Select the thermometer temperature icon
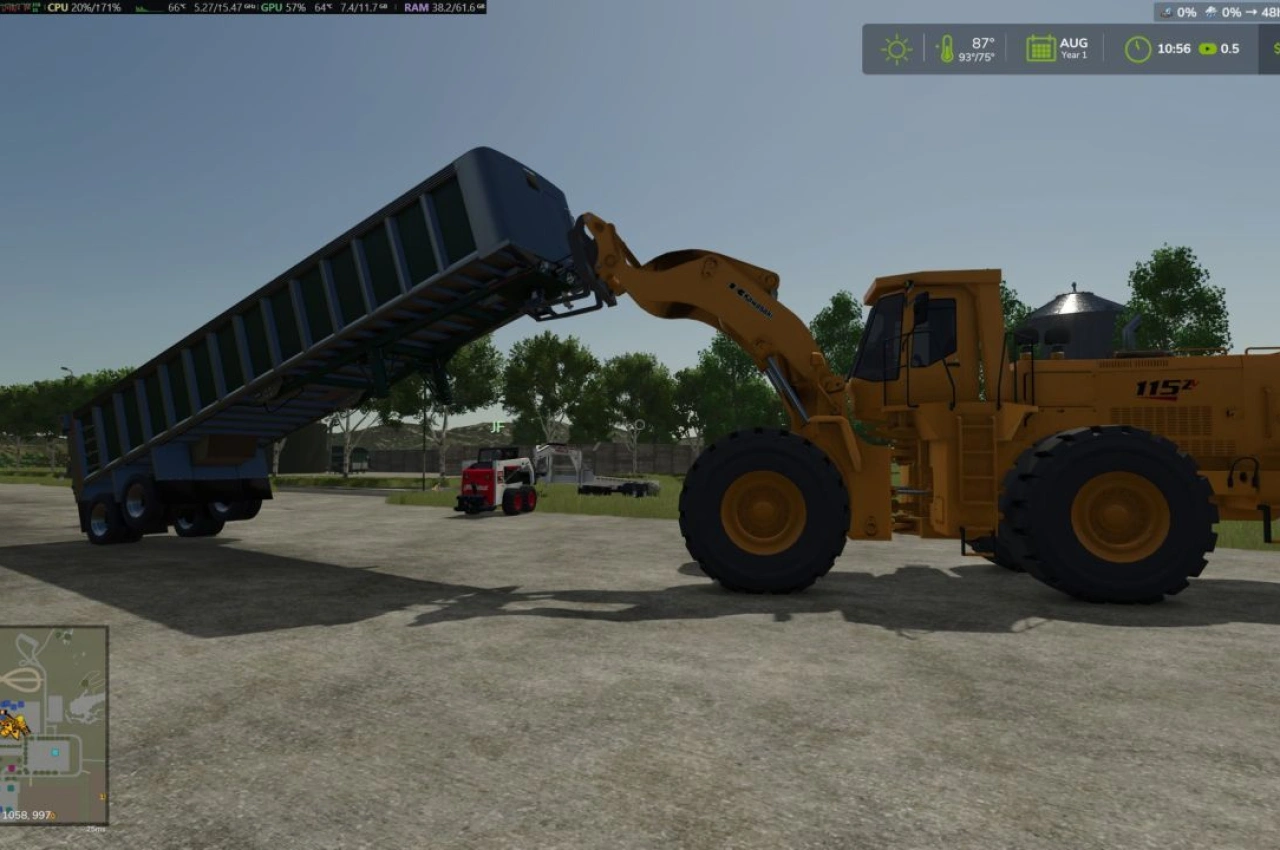Screen dimensions: 1280x850 tap(947, 47)
